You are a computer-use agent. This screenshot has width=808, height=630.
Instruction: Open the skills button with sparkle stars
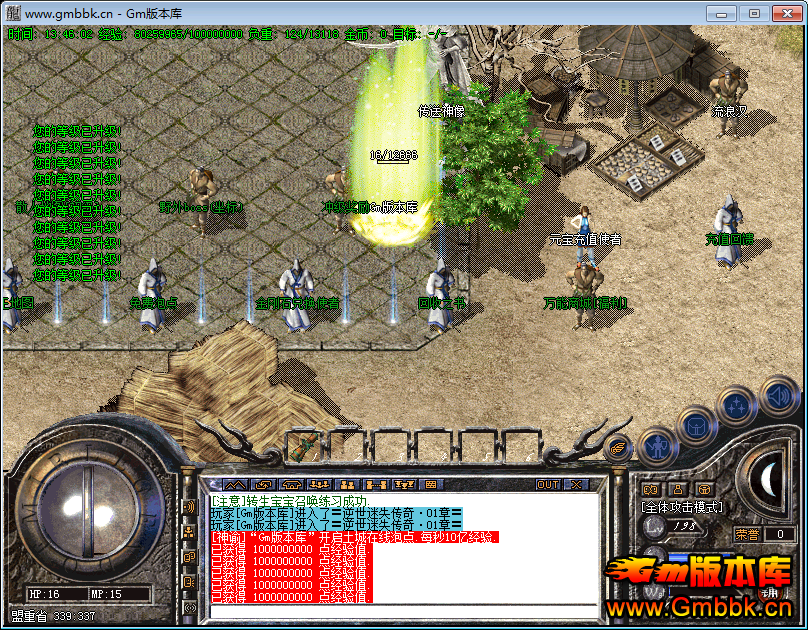[x=736, y=405]
